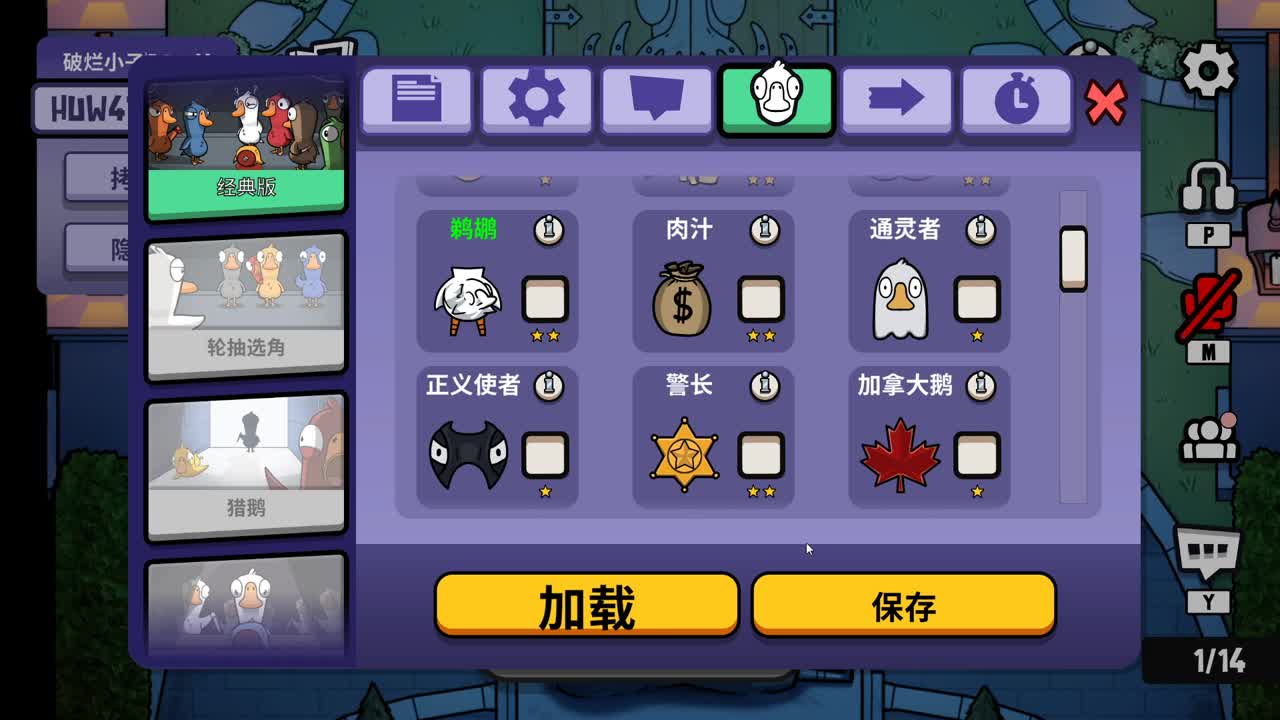Enable the 加拿大鹅 role checkbox

coord(977,452)
